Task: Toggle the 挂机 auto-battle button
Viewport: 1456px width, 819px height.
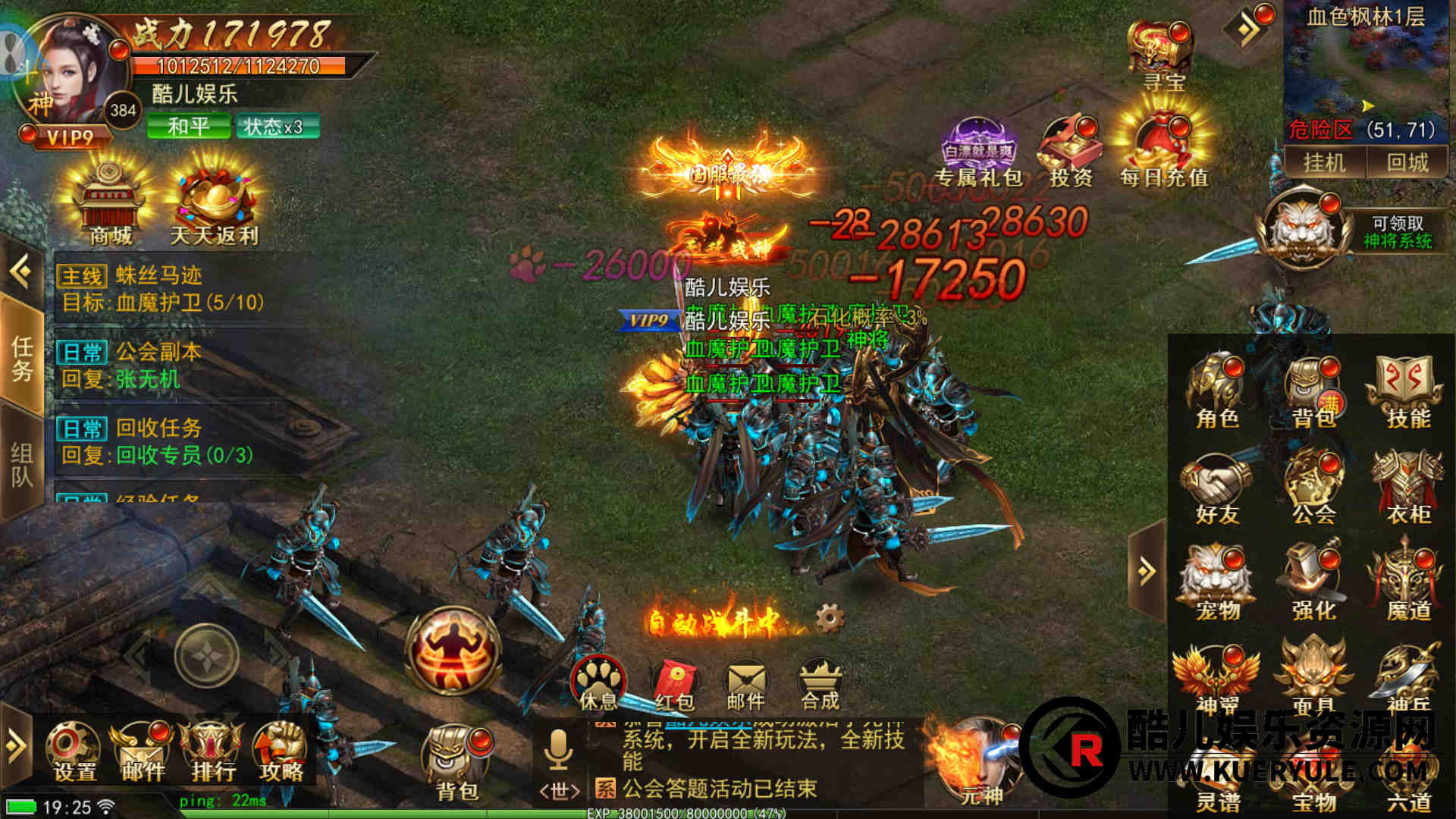Action: [x=1323, y=162]
